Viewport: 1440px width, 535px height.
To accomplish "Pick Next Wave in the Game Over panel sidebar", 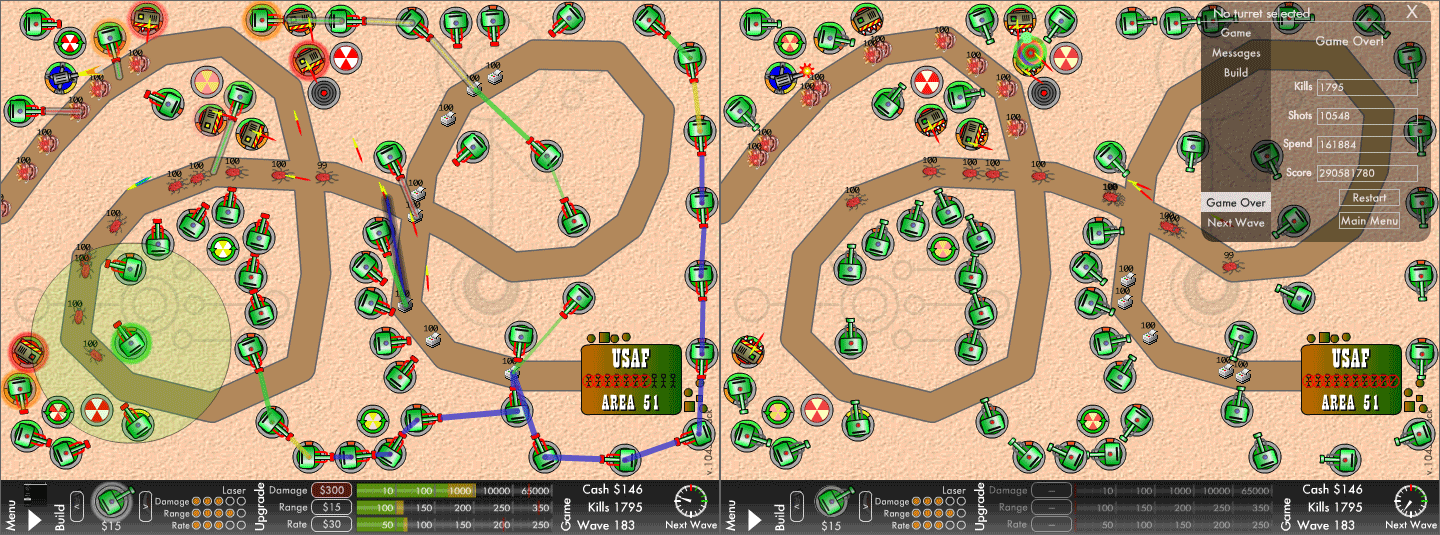I will (1236, 223).
